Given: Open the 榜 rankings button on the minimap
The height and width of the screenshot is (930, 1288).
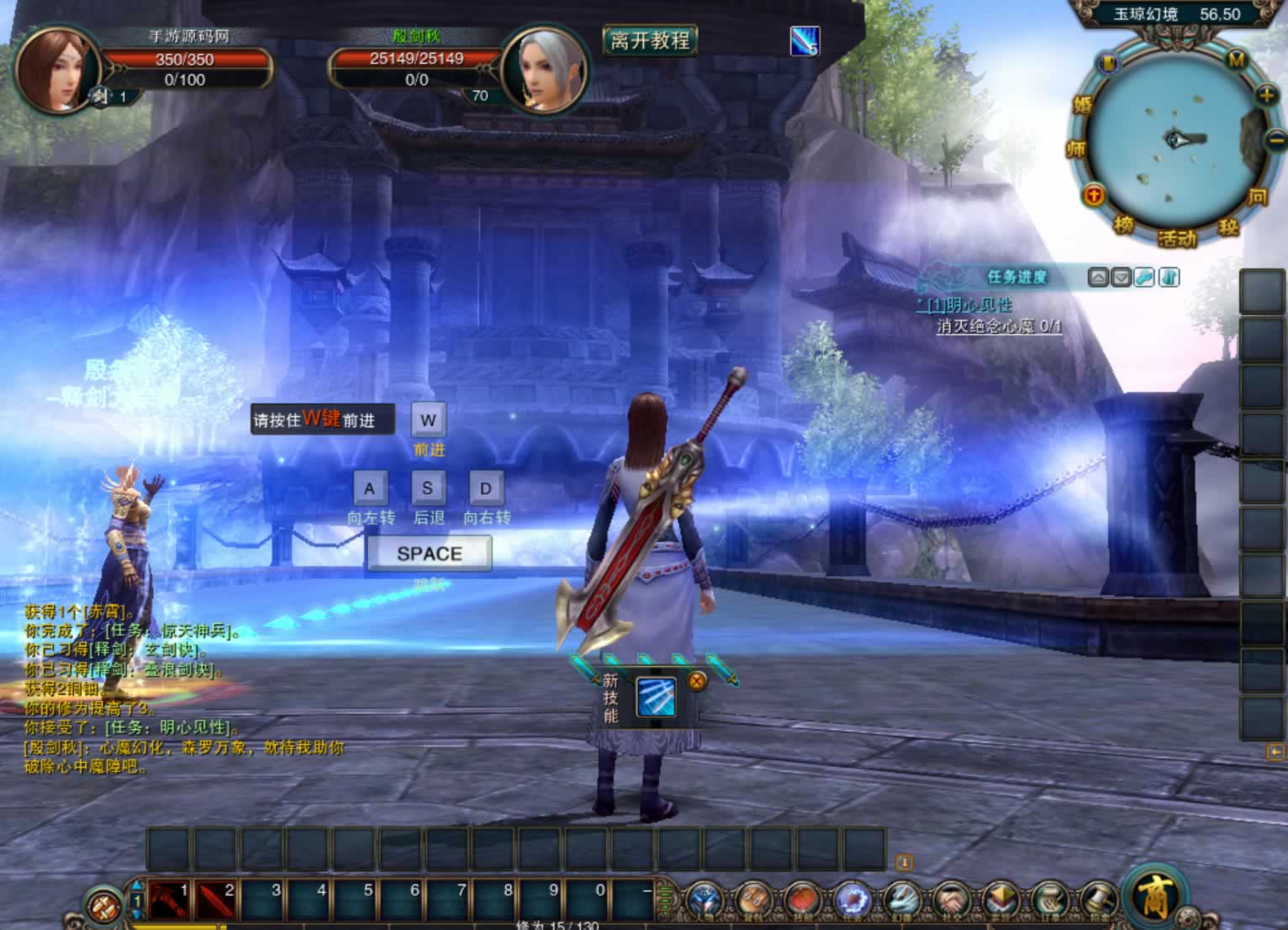Looking at the screenshot, I should [1124, 225].
